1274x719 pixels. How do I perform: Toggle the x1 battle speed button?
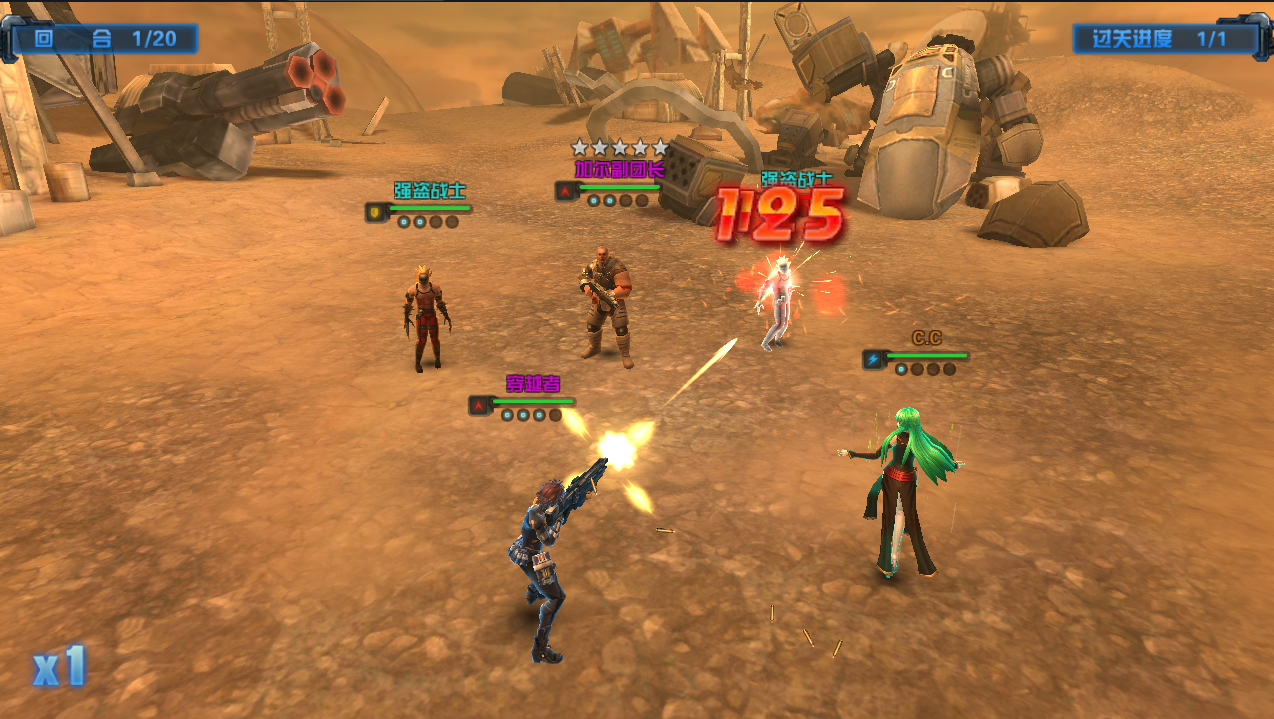click(60, 667)
